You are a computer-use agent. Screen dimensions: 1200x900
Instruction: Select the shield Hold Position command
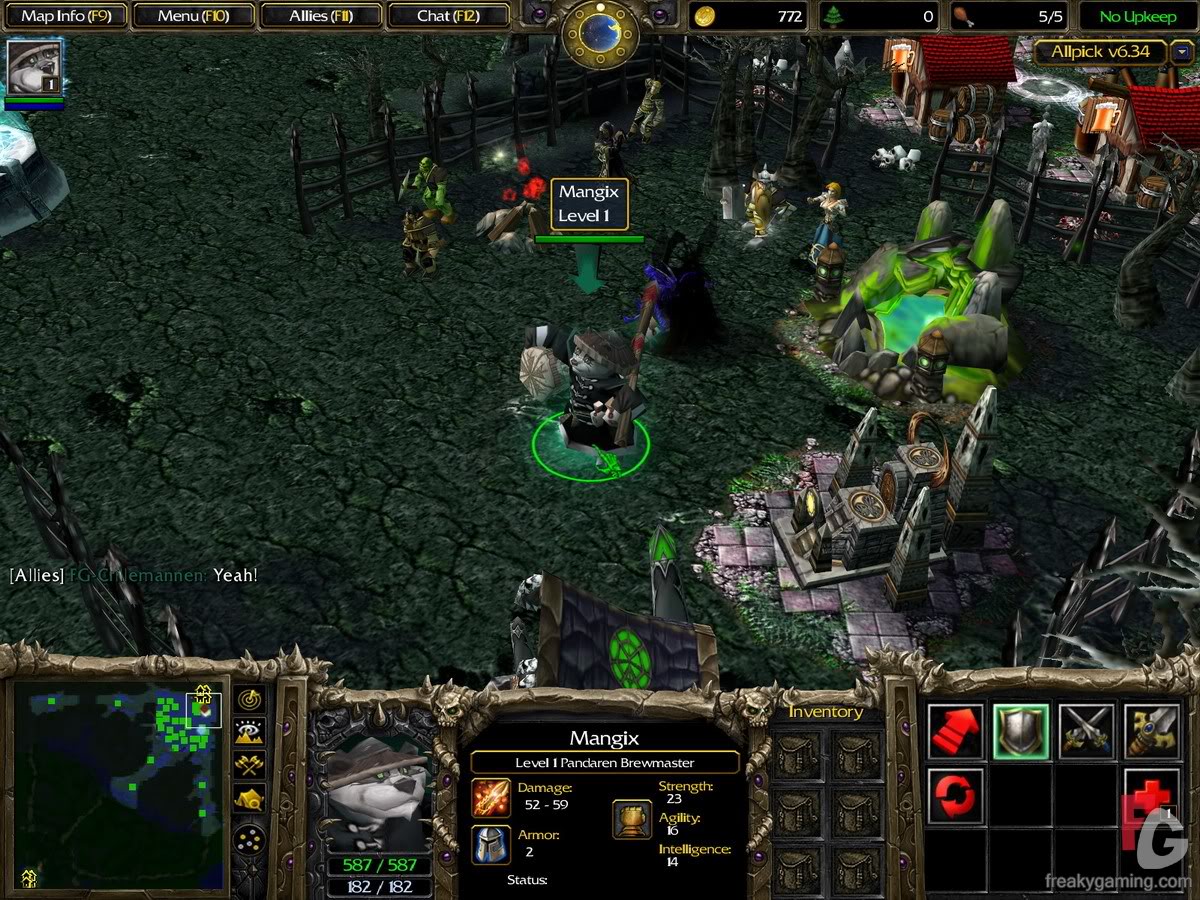pyautogui.click(x=1021, y=732)
